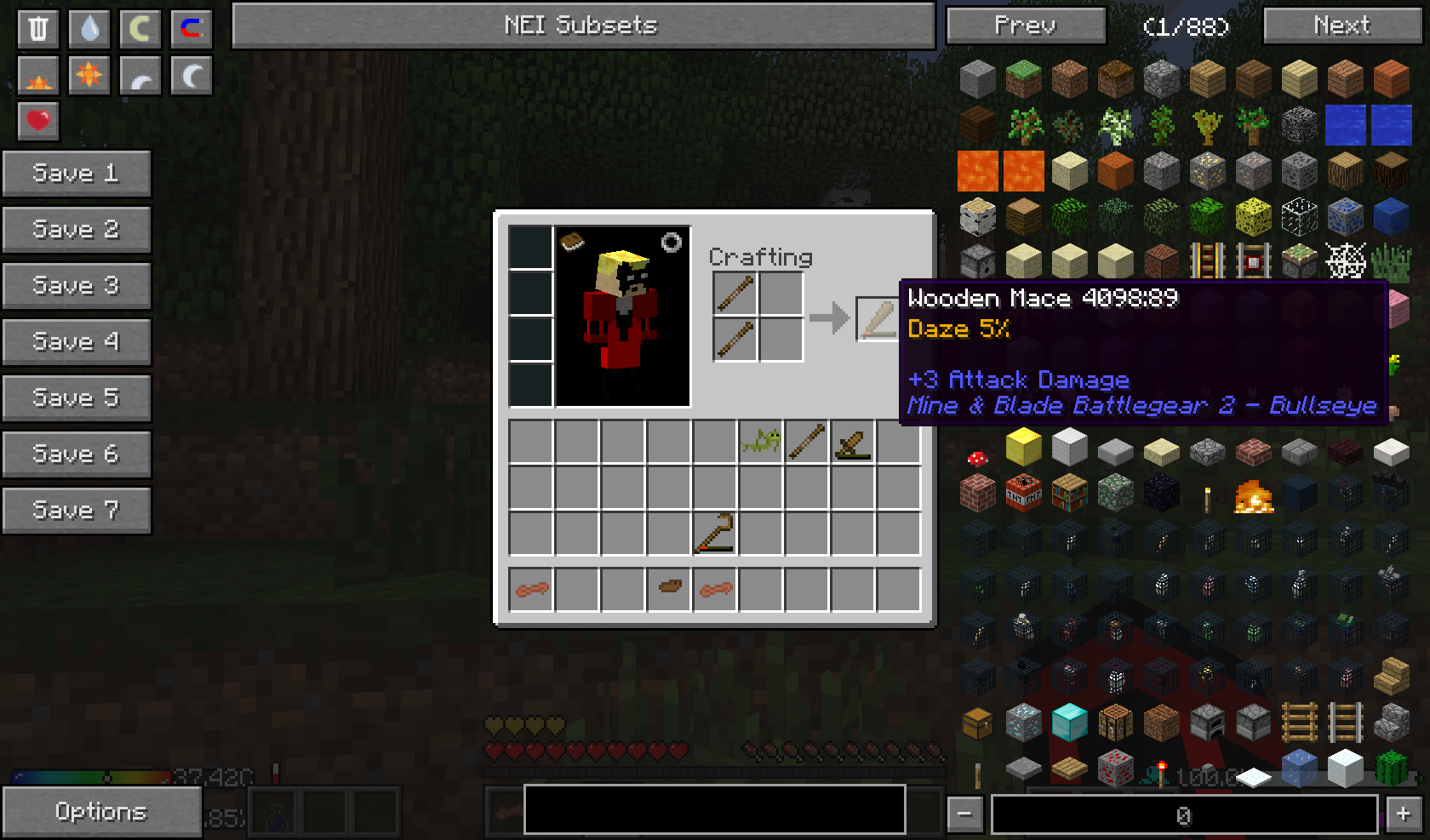The image size is (1430, 840).
Task: Select the bookshelf block in item panel
Action: 1070,493
